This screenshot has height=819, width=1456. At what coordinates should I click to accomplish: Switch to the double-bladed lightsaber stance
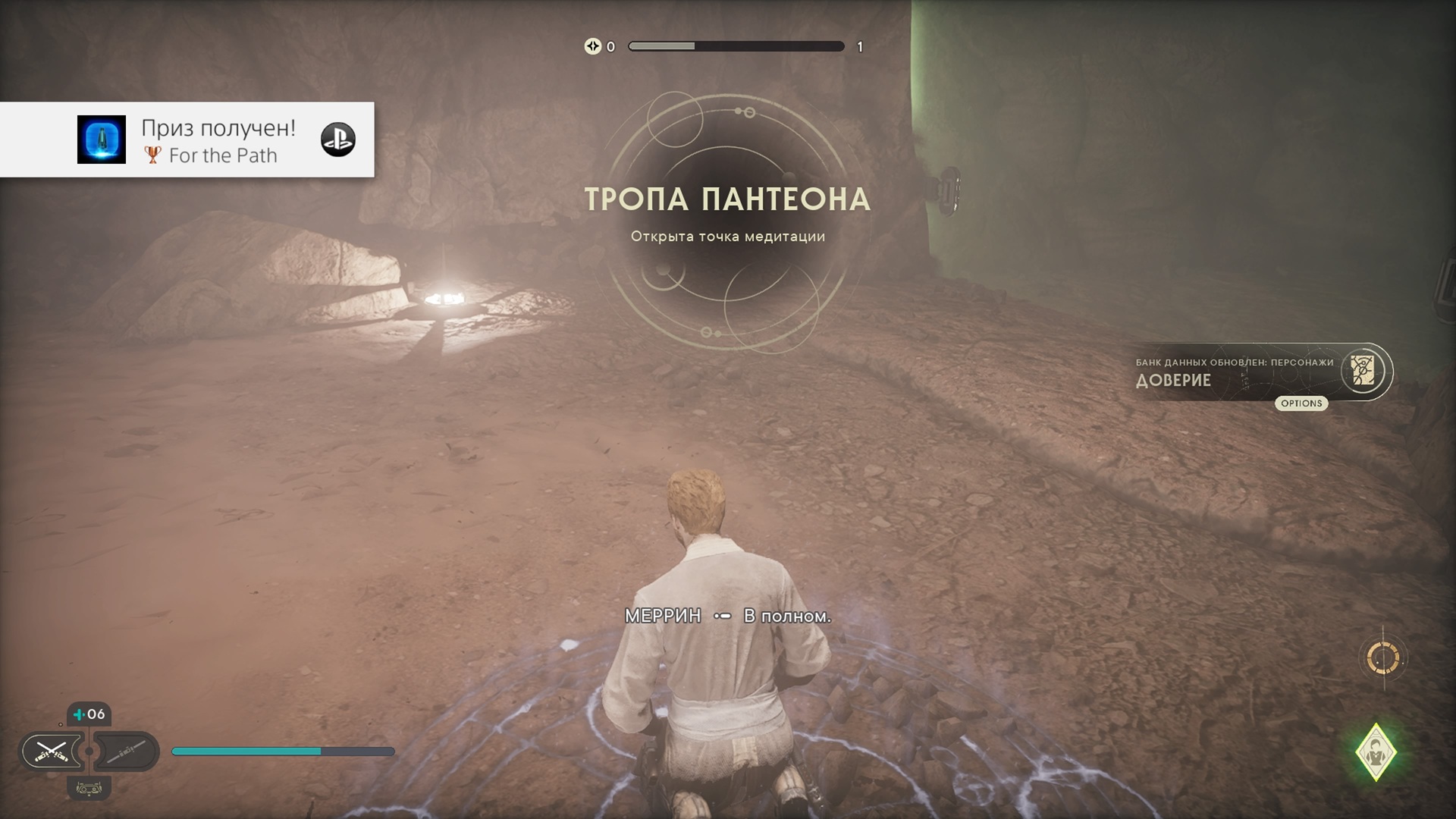(126, 752)
